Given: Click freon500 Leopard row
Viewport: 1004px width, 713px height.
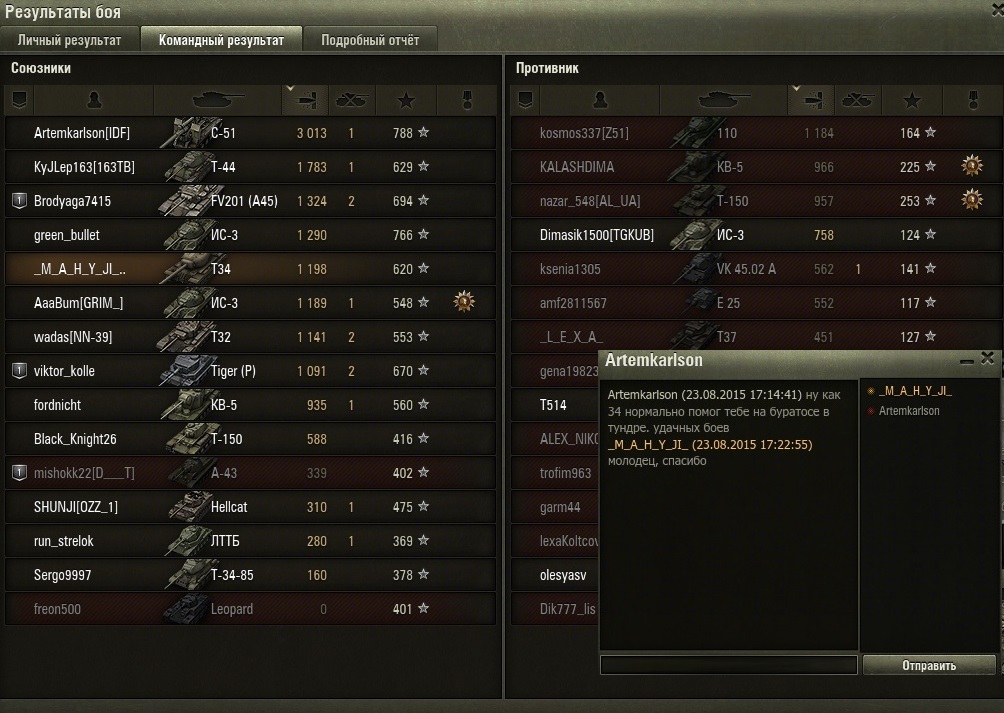Looking at the screenshot, I should click(x=250, y=609).
